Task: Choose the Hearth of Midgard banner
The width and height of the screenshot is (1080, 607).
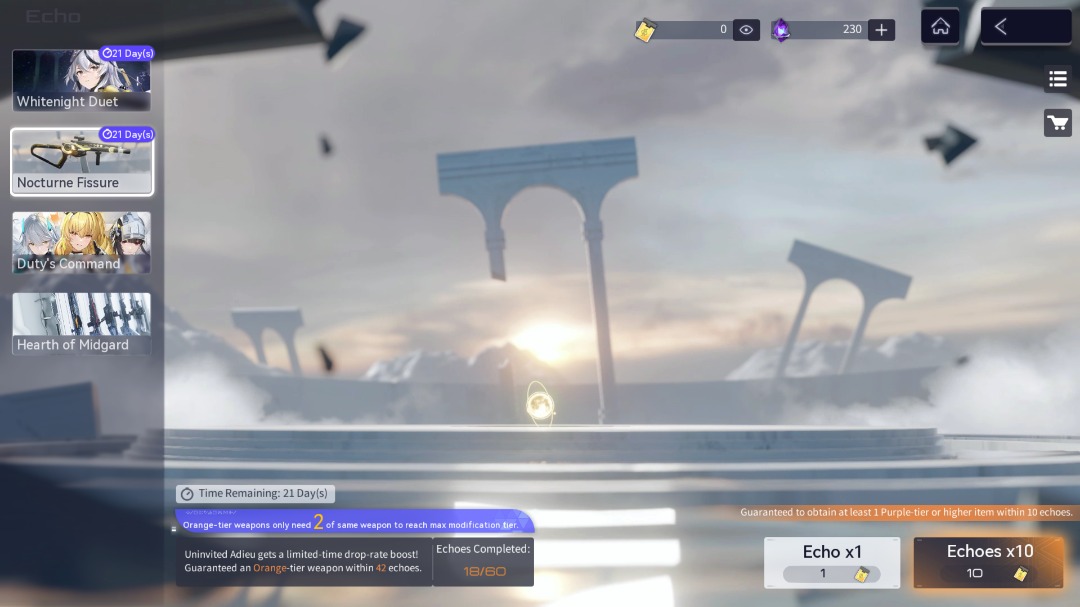Action: [x=81, y=323]
